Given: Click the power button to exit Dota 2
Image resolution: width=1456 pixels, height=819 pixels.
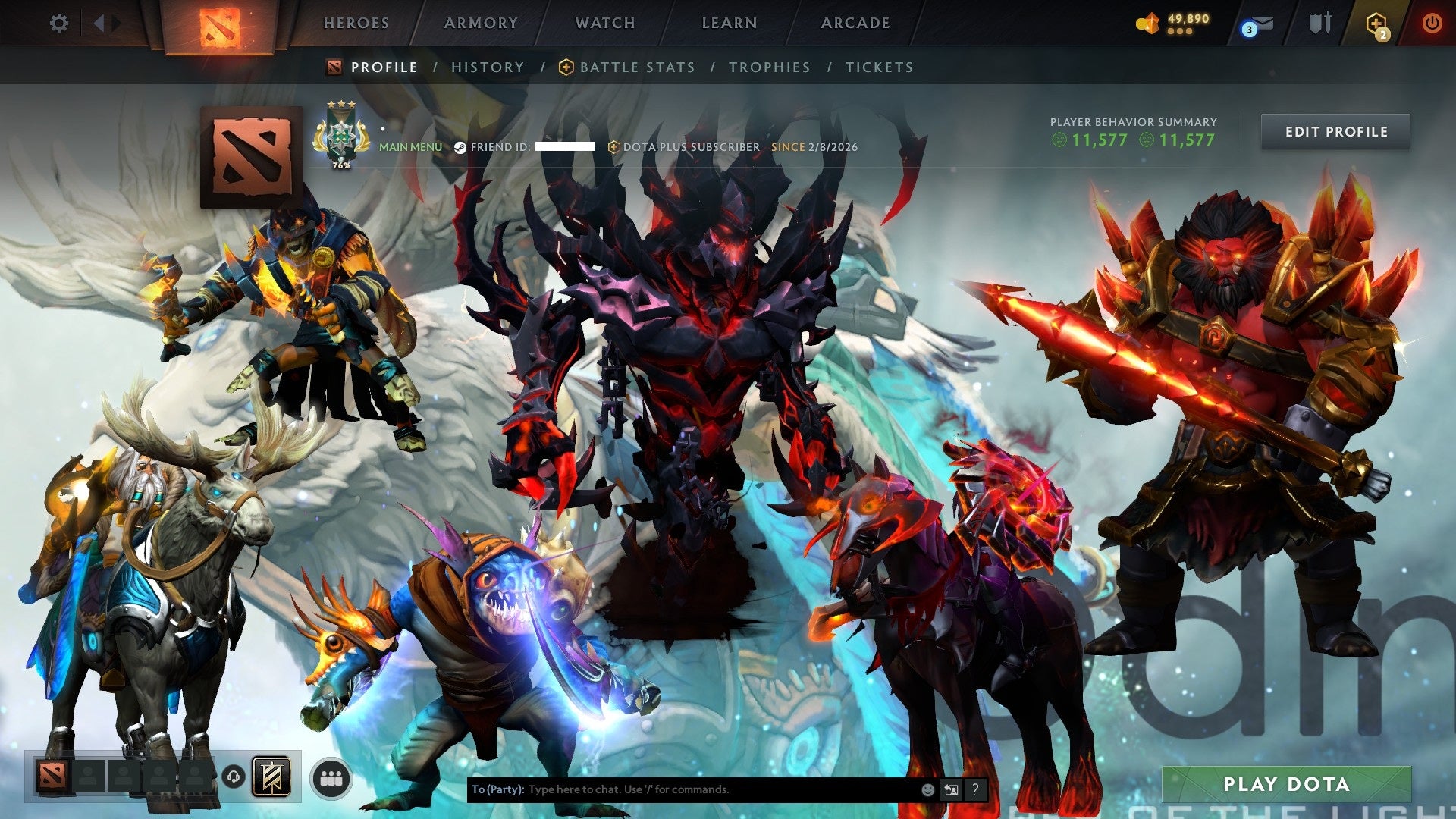Looking at the screenshot, I should (x=1432, y=23).
